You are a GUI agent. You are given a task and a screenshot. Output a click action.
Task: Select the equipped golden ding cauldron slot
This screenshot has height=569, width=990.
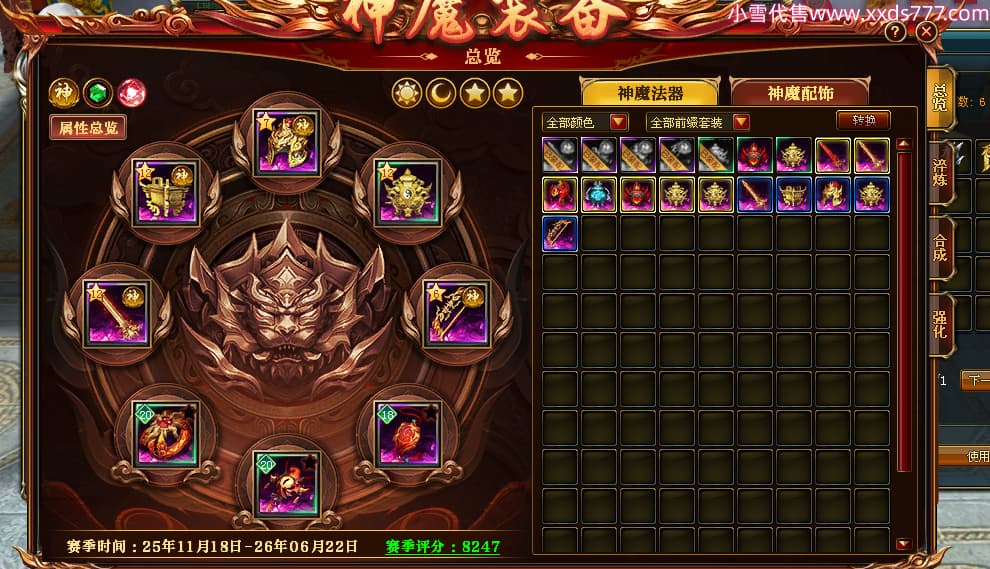166,191
